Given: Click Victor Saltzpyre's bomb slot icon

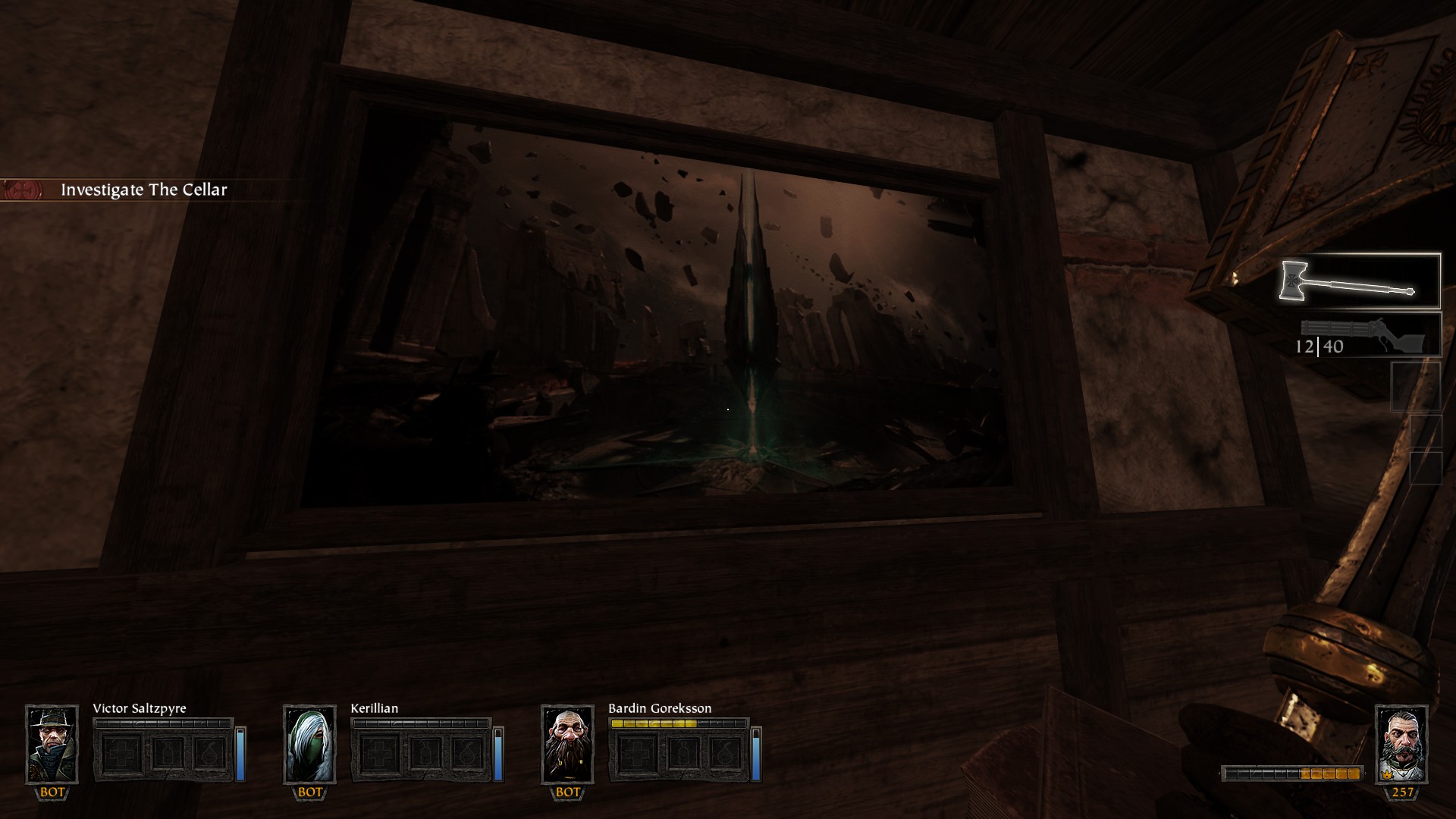Looking at the screenshot, I should coord(210,752).
